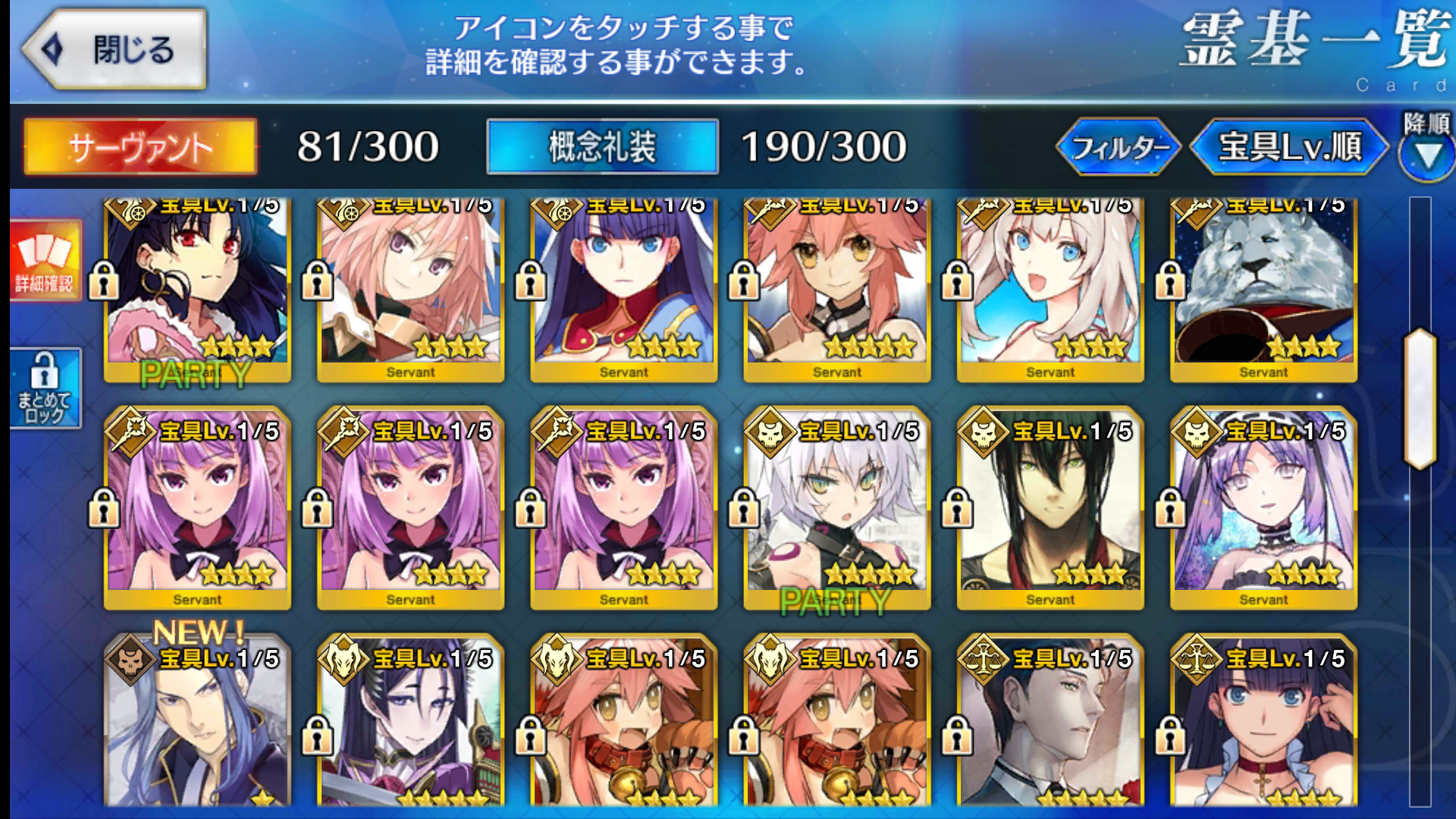Image resolution: width=1456 pixels, height=819 pixels.
Task: Open the フィルター filter options
Action: (x=1119, y=146)
